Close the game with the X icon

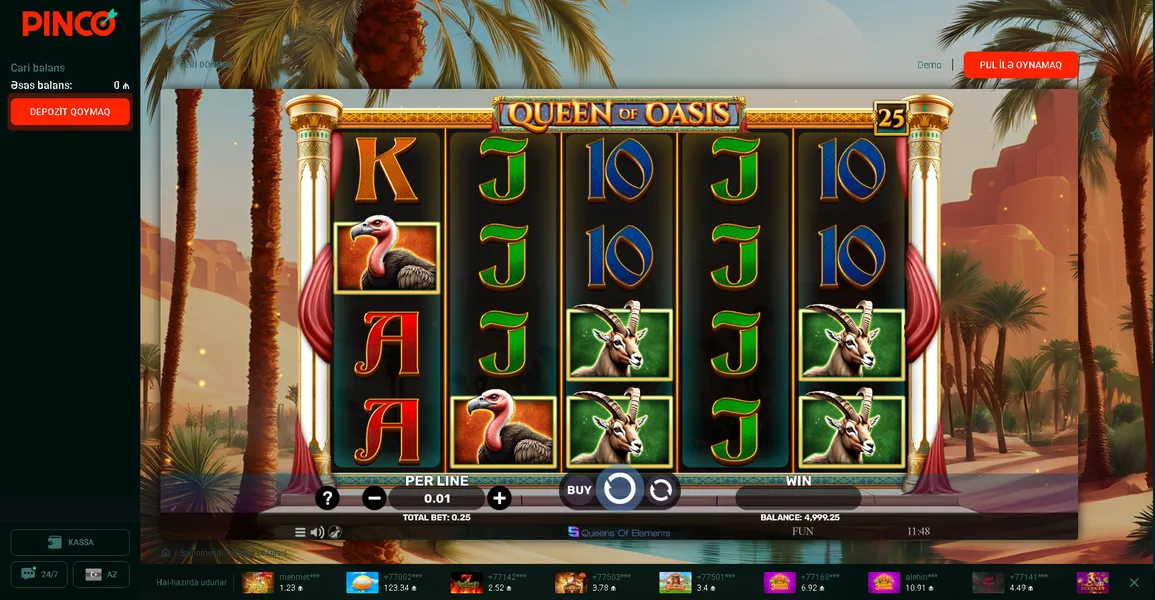point(1096,102)
